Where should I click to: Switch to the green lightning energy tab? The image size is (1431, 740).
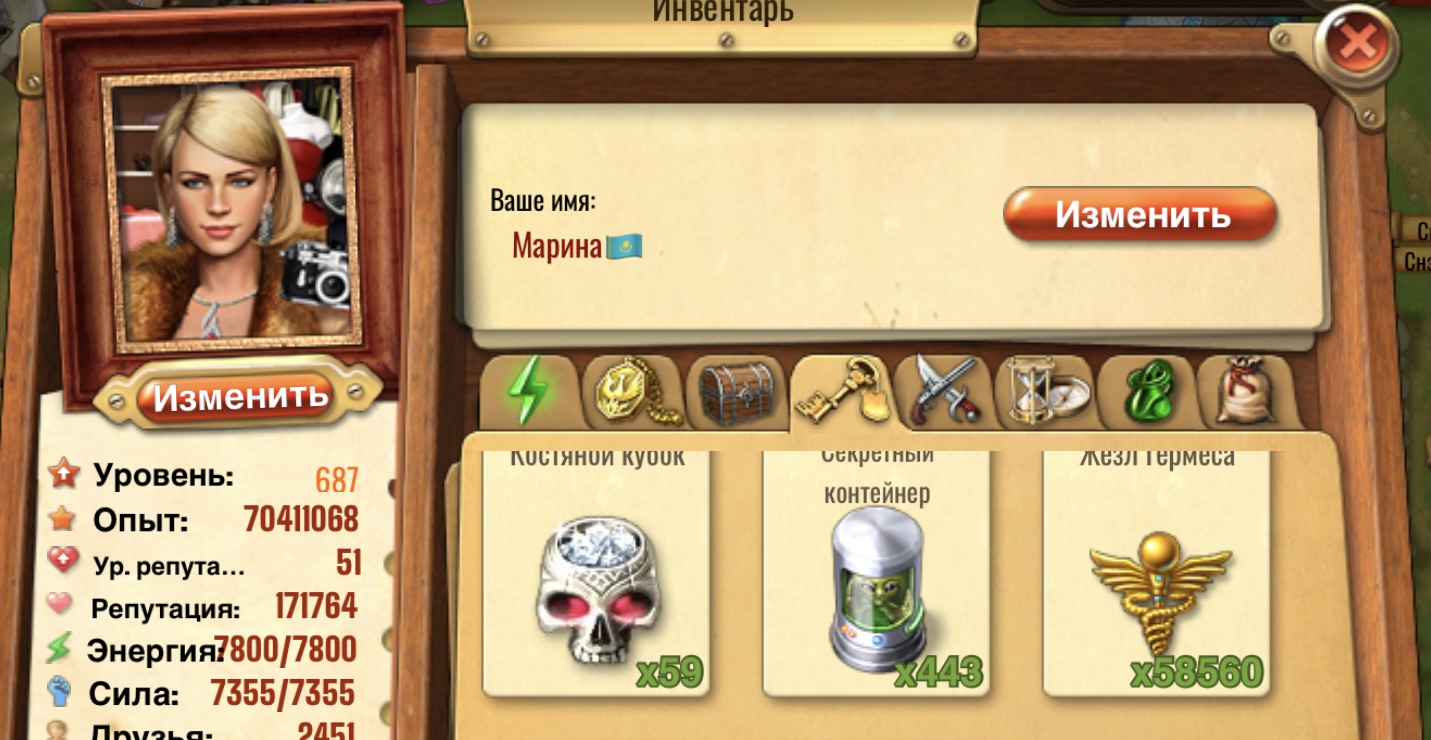point(529,391)
